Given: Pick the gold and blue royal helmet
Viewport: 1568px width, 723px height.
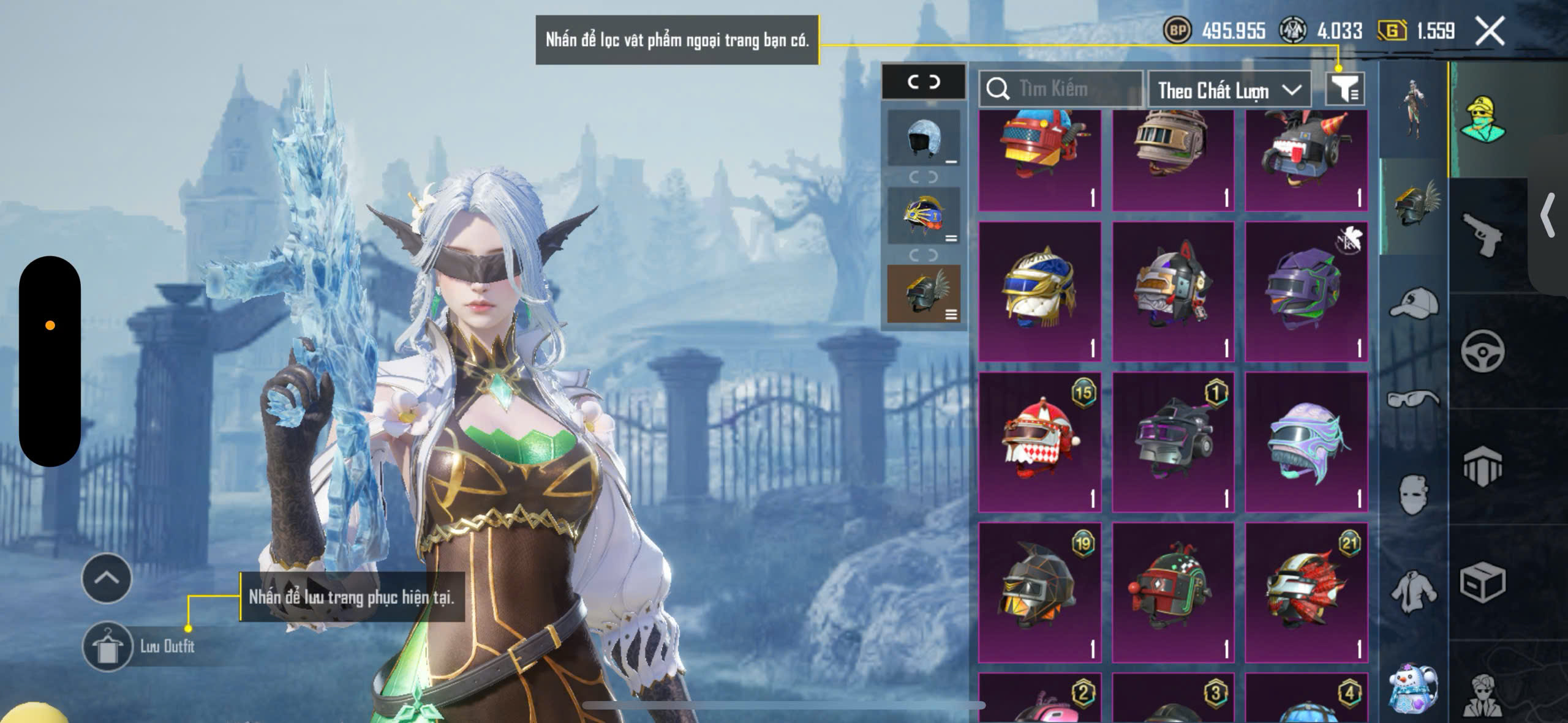Looking at the screenshot, I should pos(1040,291).
